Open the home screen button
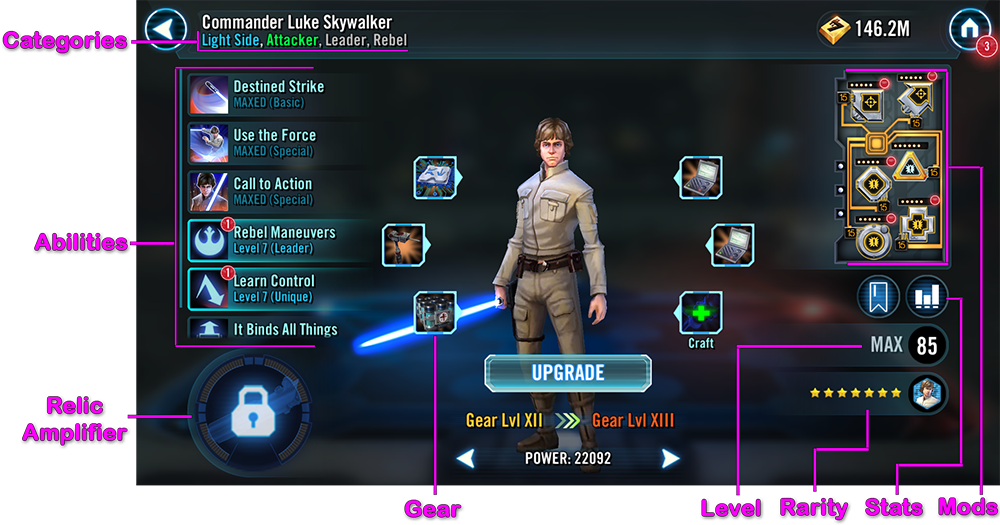The image size is (1000, 525). (969, 28)
